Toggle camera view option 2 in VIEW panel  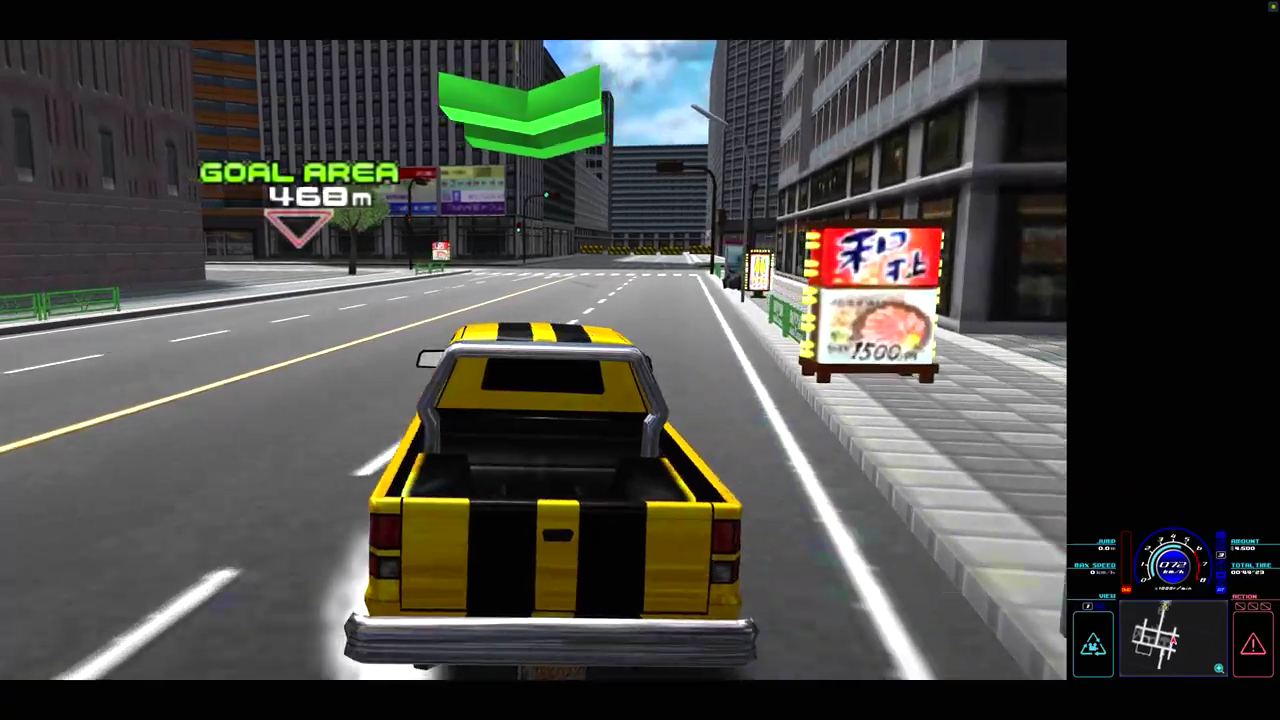pos(1100,605)
